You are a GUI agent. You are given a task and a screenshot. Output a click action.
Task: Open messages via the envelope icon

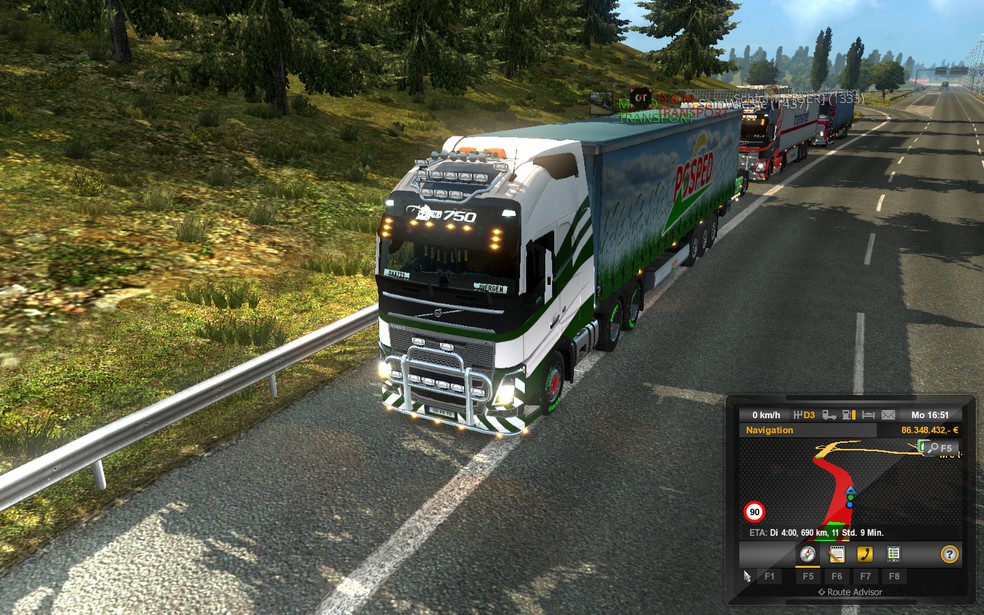(x=888, y=415)
